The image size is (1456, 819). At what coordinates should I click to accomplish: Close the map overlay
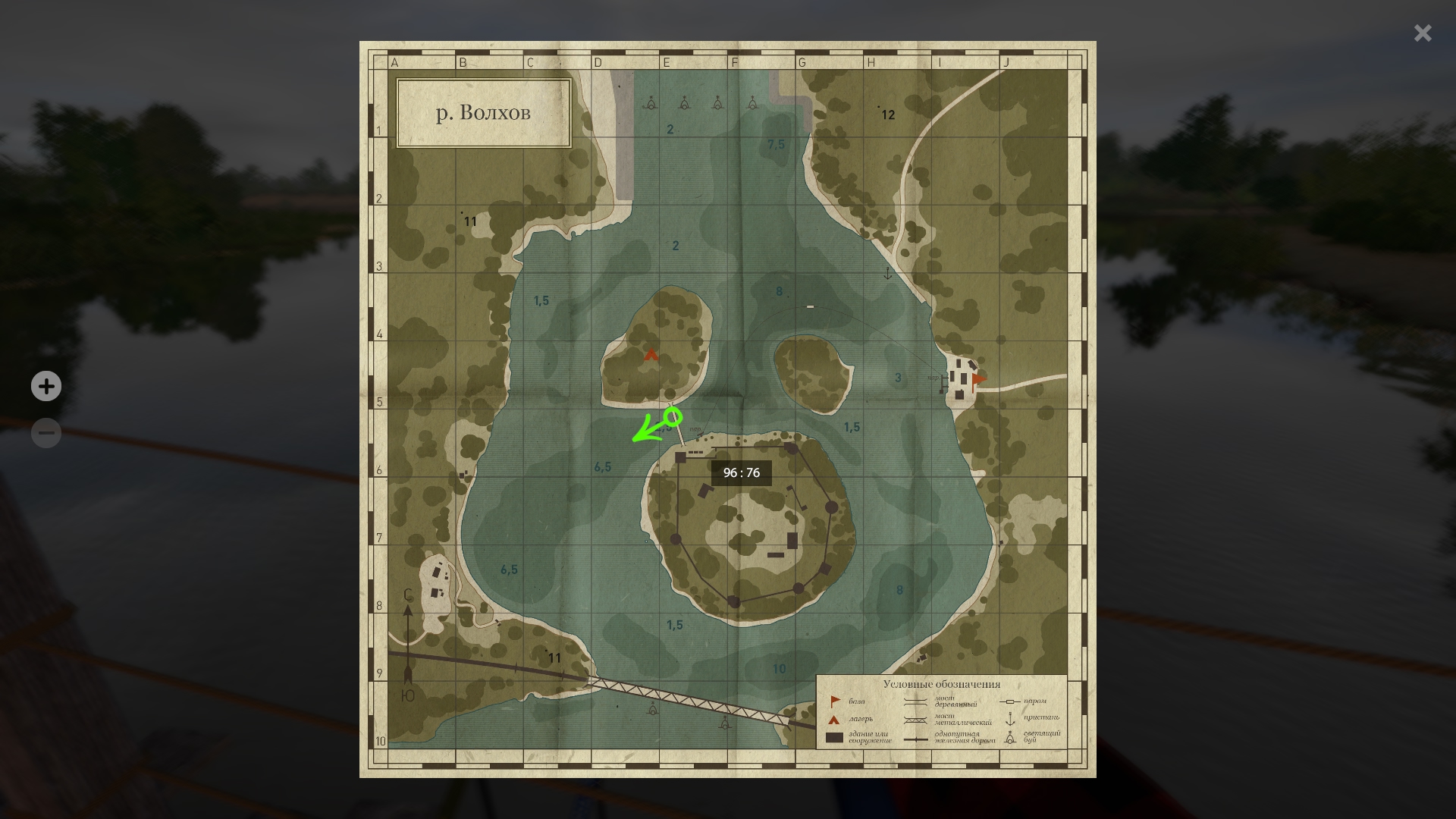click(1423, 33)
